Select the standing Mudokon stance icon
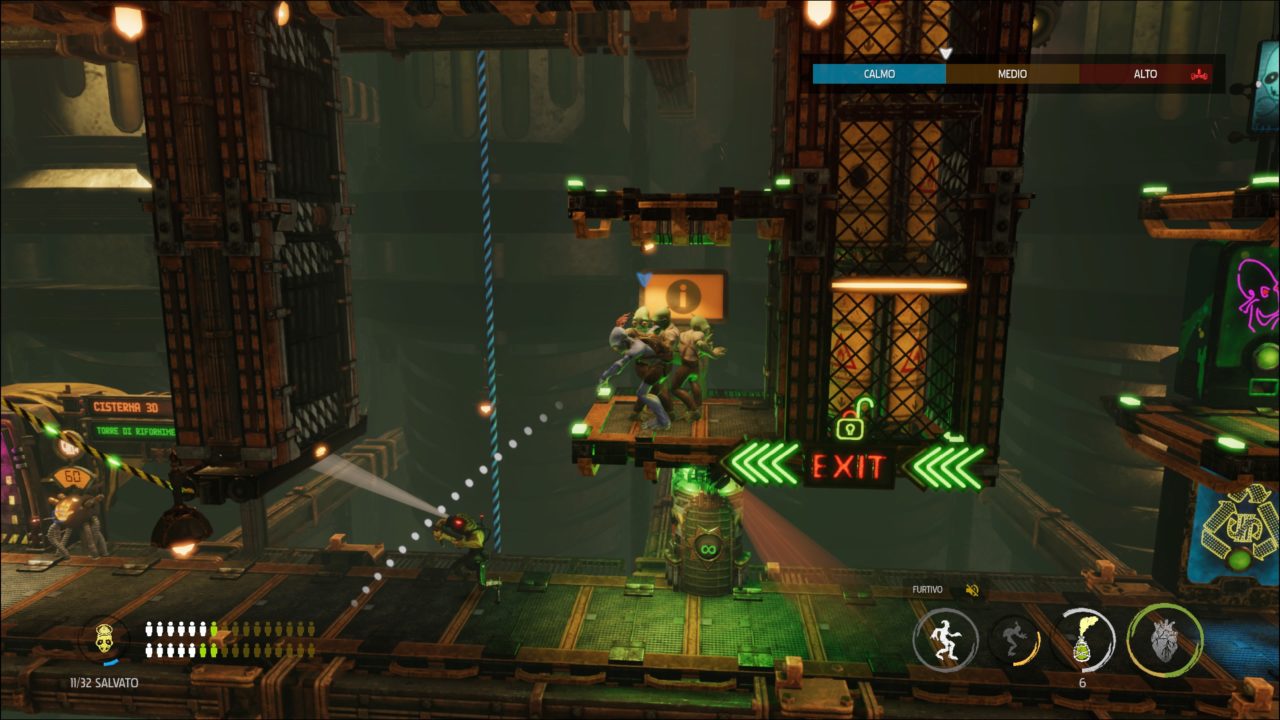1280x720 pixels. [x=945, y=640]
